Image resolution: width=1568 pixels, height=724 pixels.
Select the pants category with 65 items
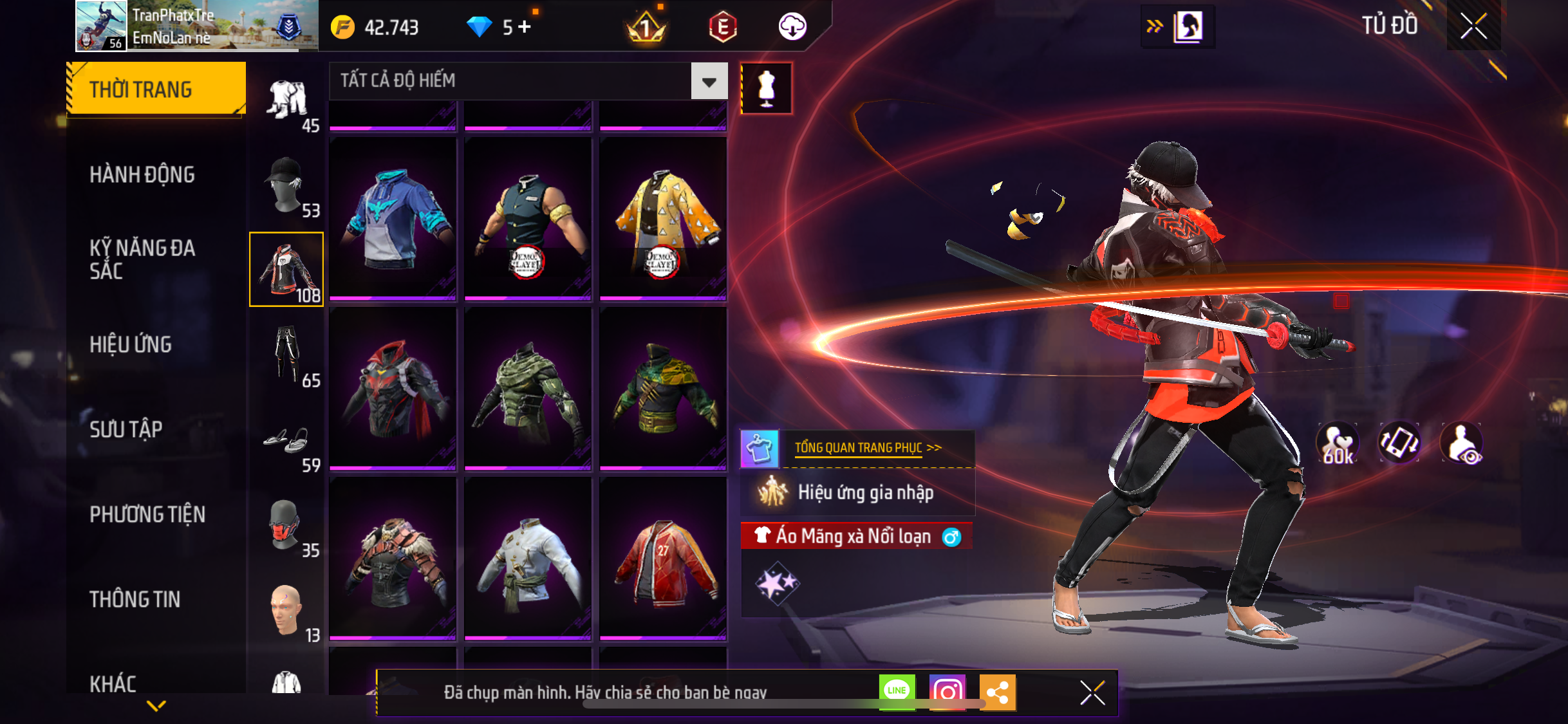(286, 356)
